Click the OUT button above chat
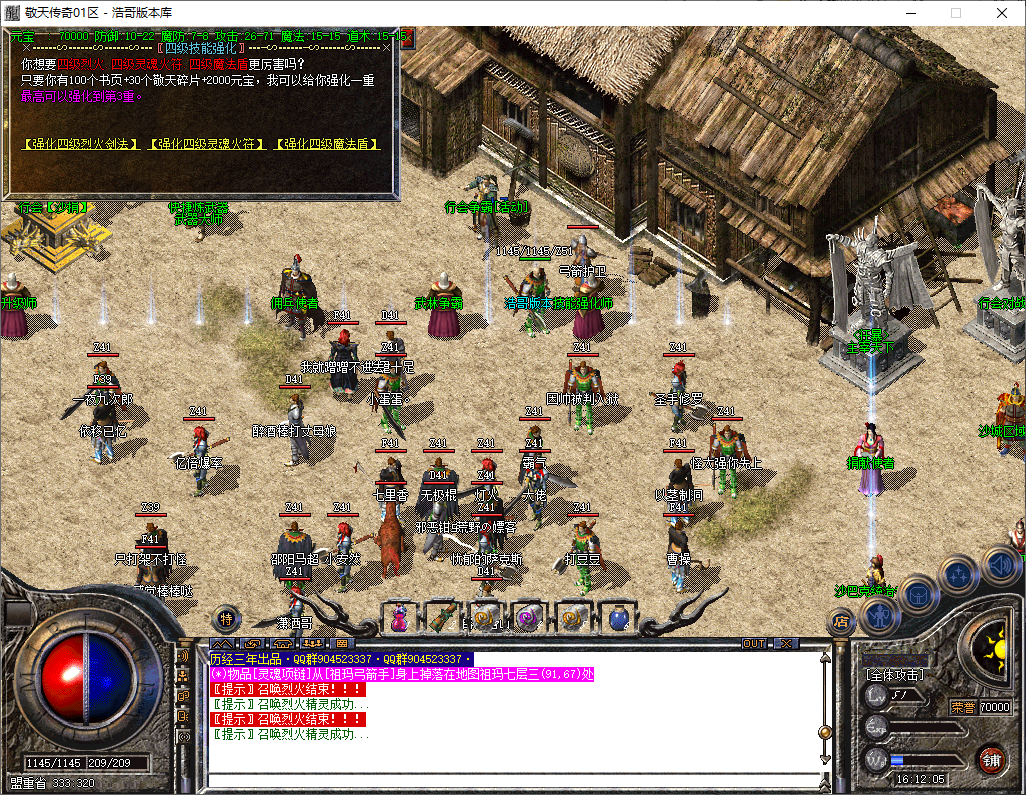 pos(754,643)
